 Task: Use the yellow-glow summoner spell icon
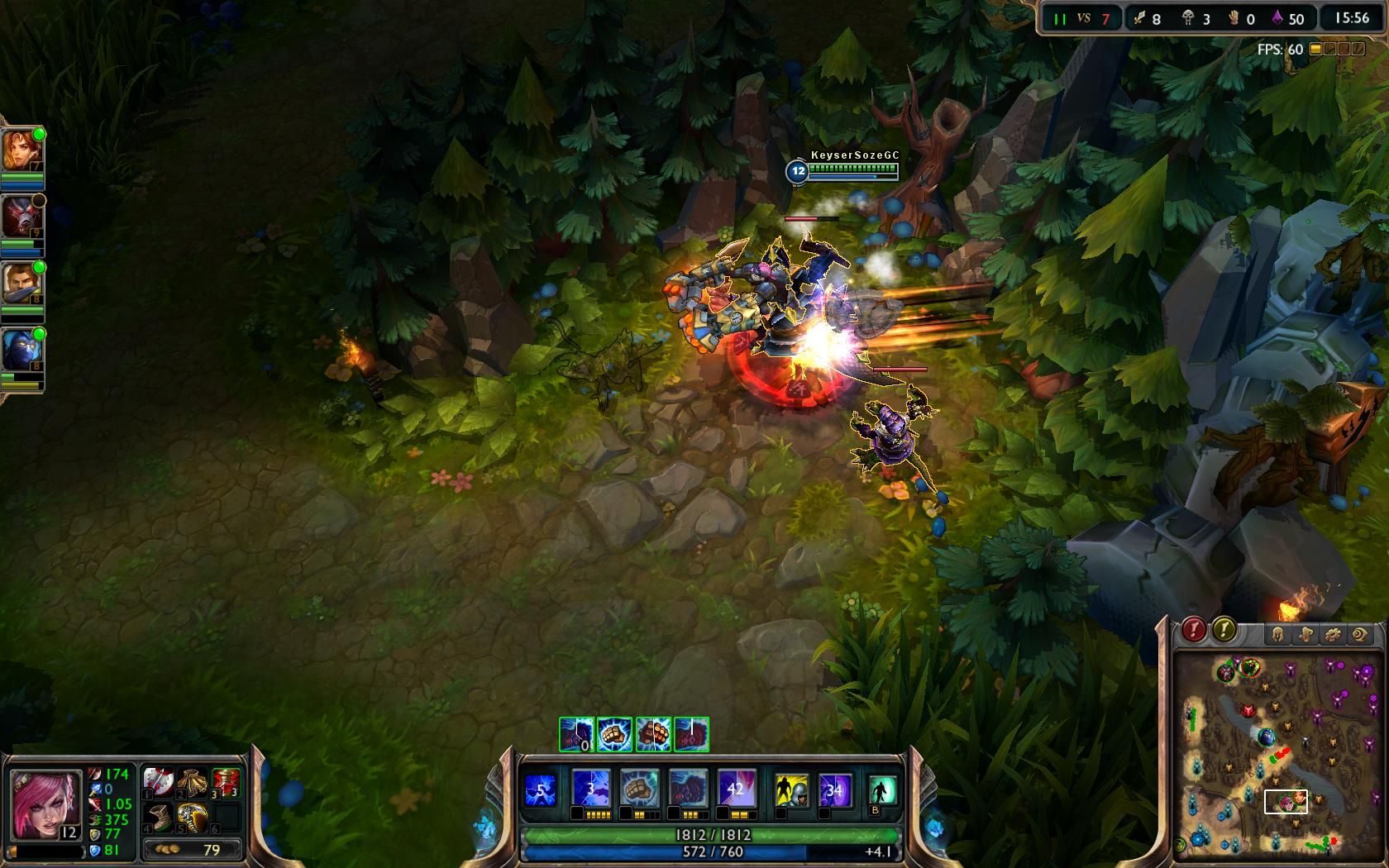click(x=791, y=790)
